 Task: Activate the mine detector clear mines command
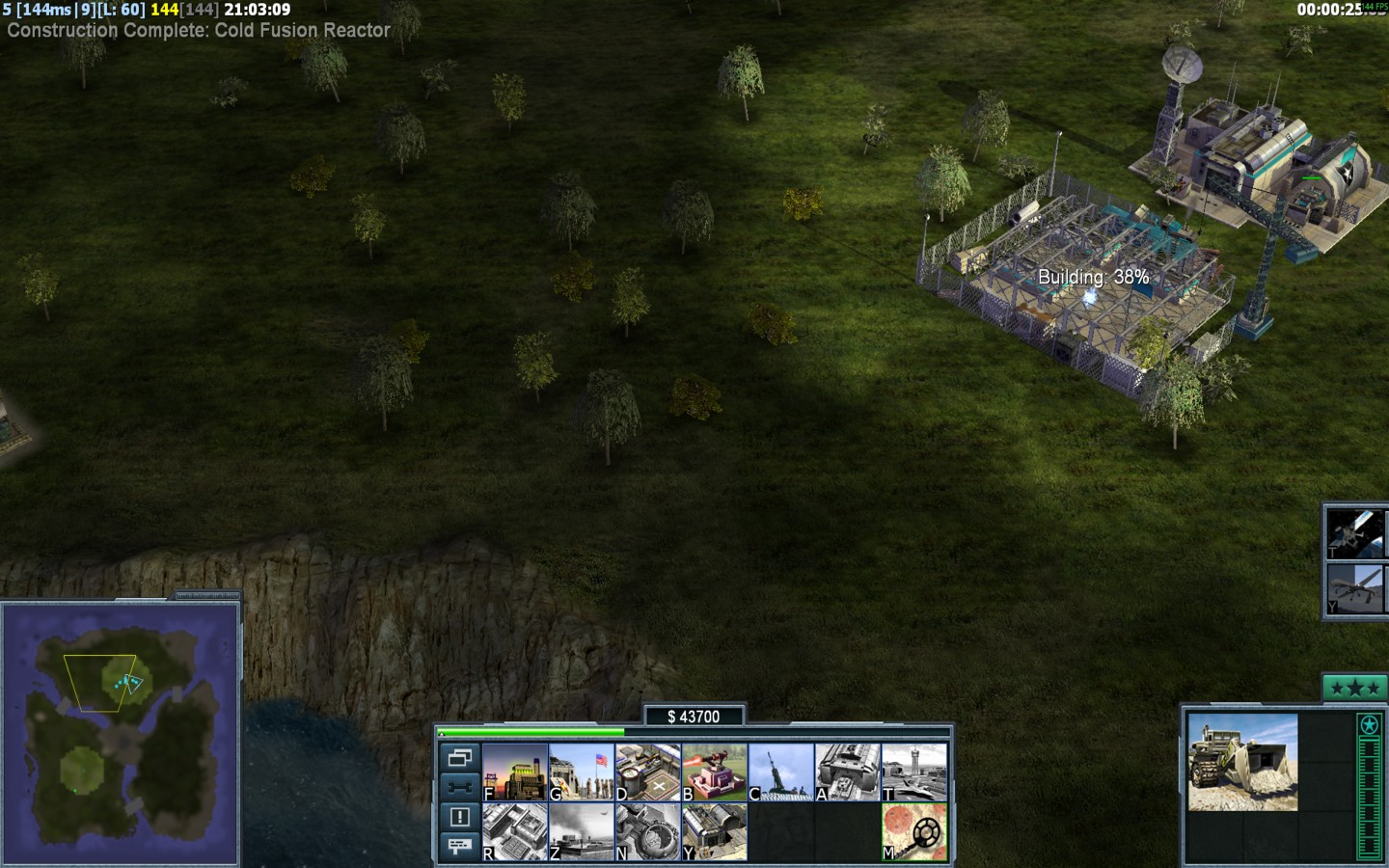[914, 832]
